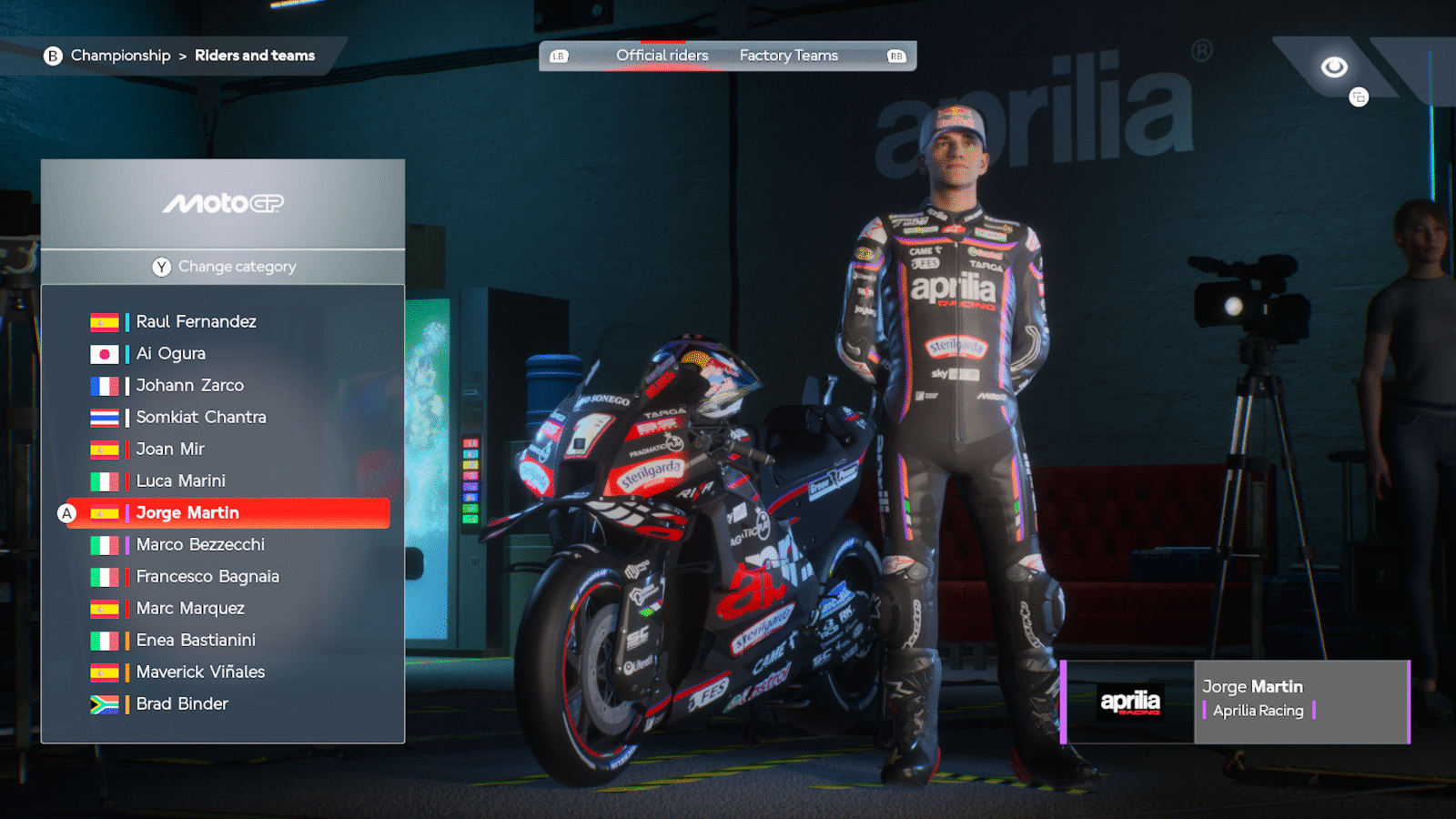Screen dimensions: 1456x819
Task: Select Somkiat Chantra entry
Action: pyautogui.click(x=200, y=418)
